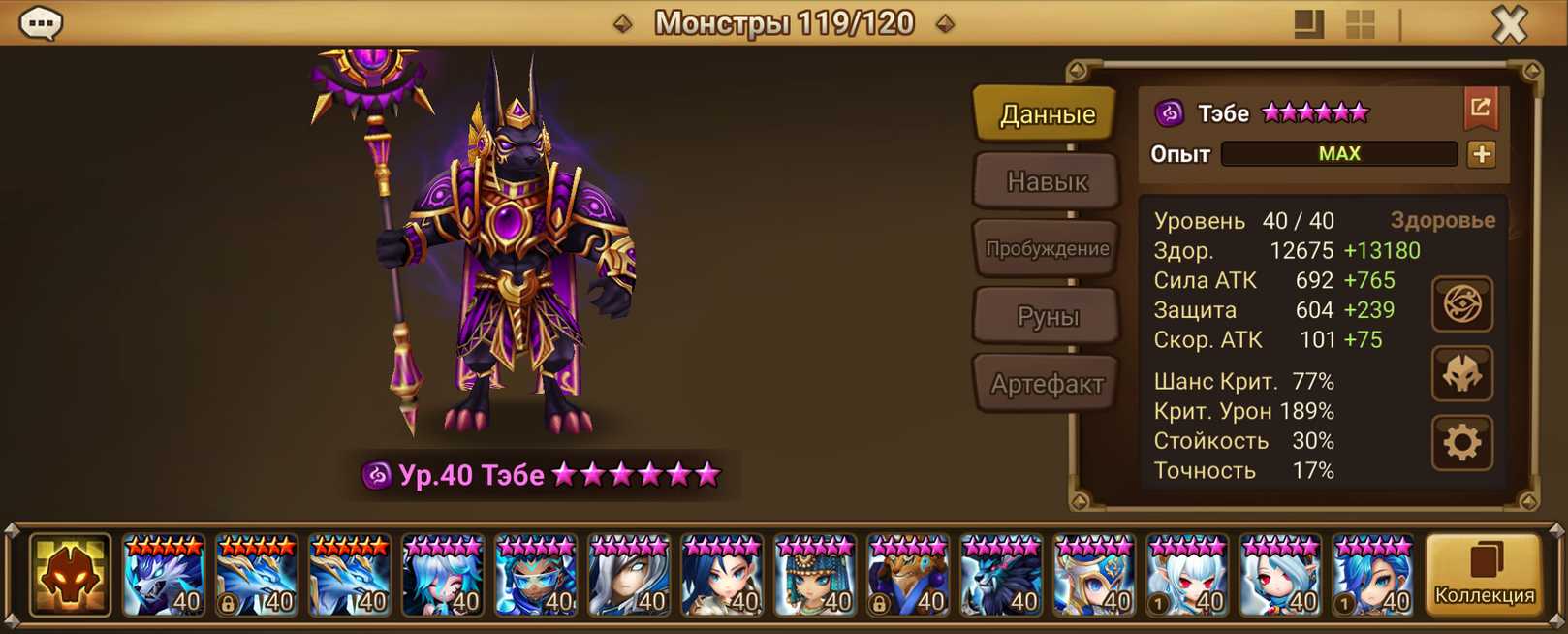Open the eye rune icon button
1568x634 pixels.
pyautogui.click(x=1461, y=304)
